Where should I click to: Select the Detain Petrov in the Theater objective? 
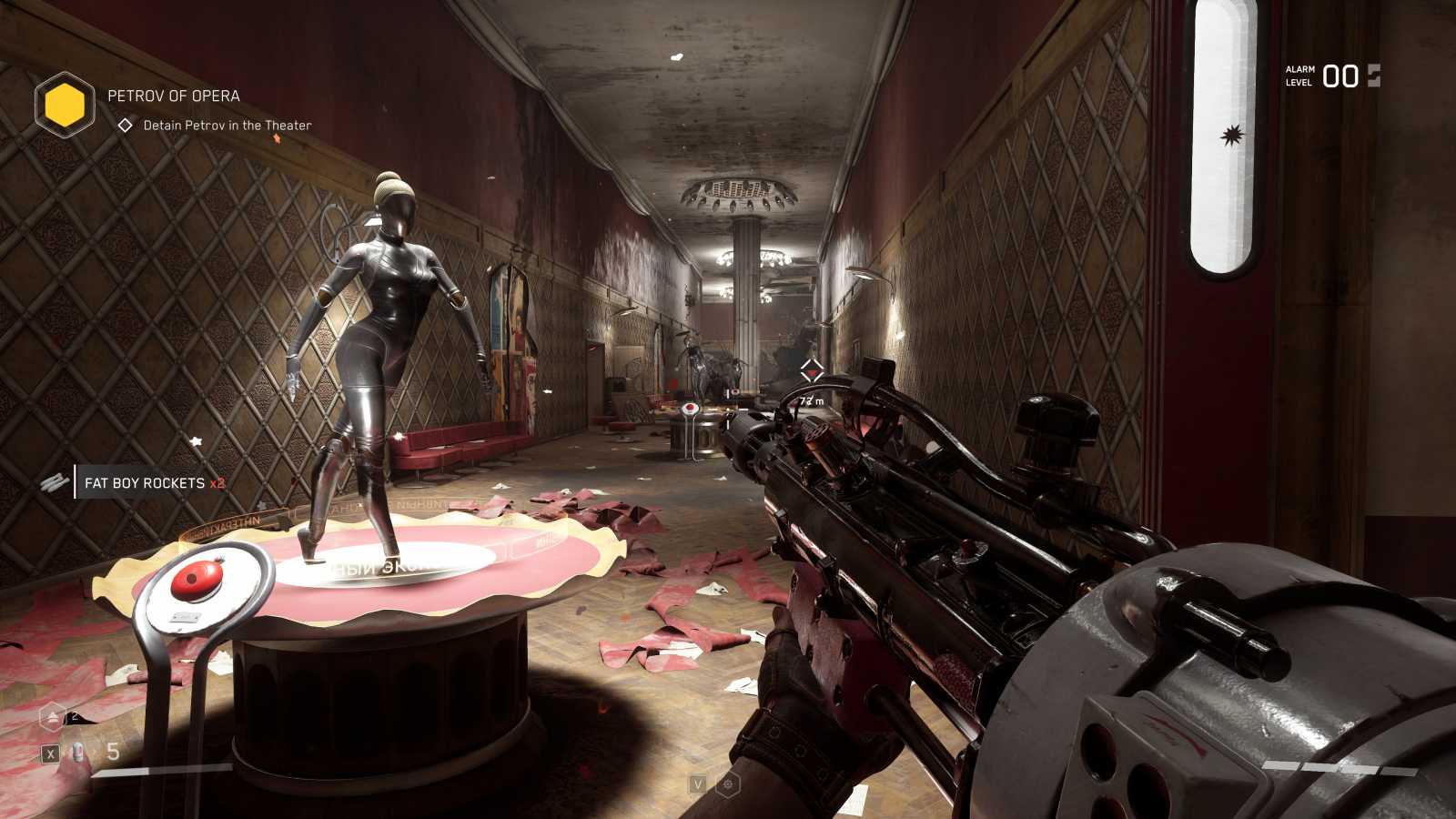(227, 126)
